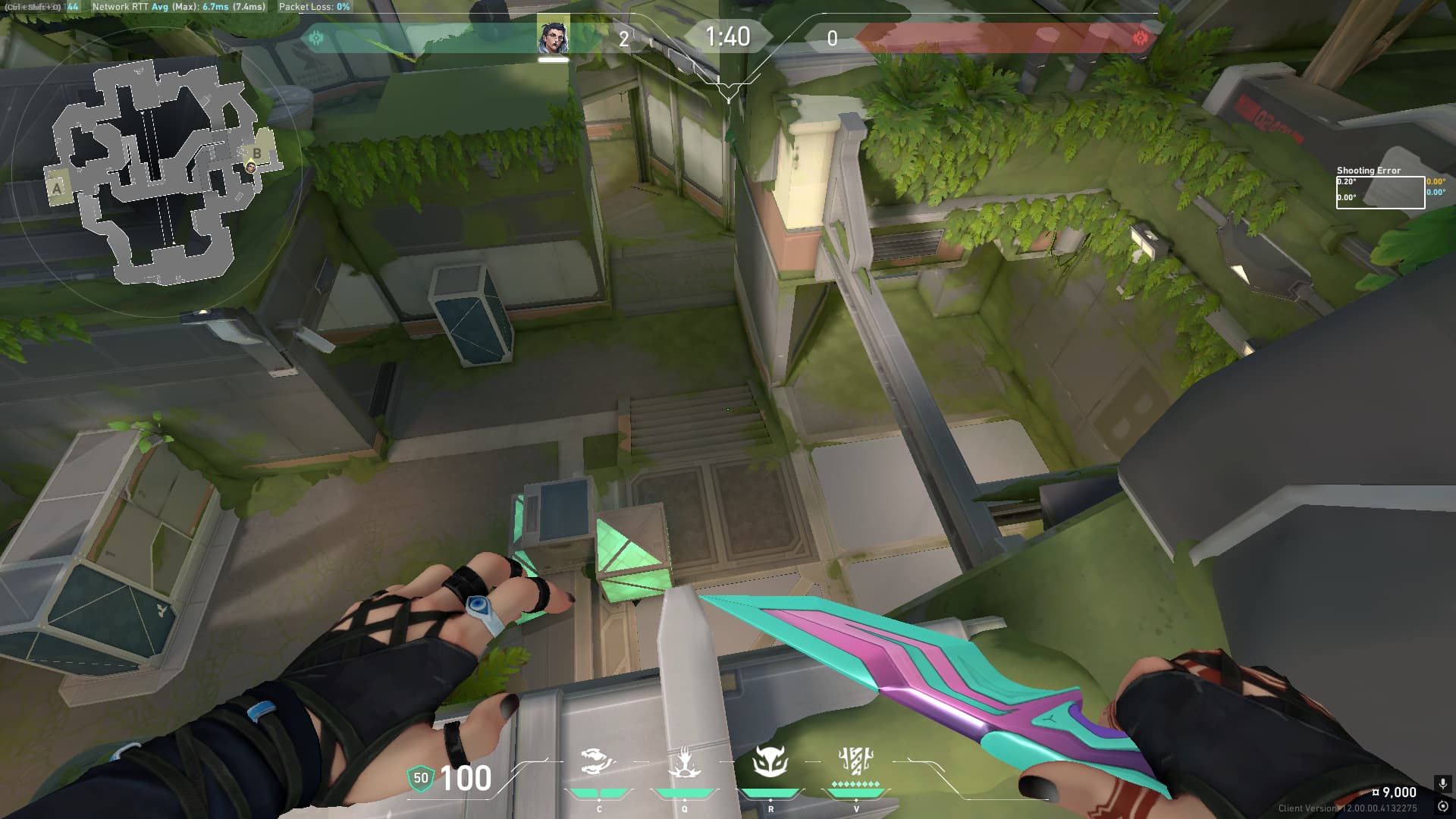This screenshot has width=1456, height=819.
Task: Toggle the microphone icon
Action: pyautogui.click(x=1442, y=783)
